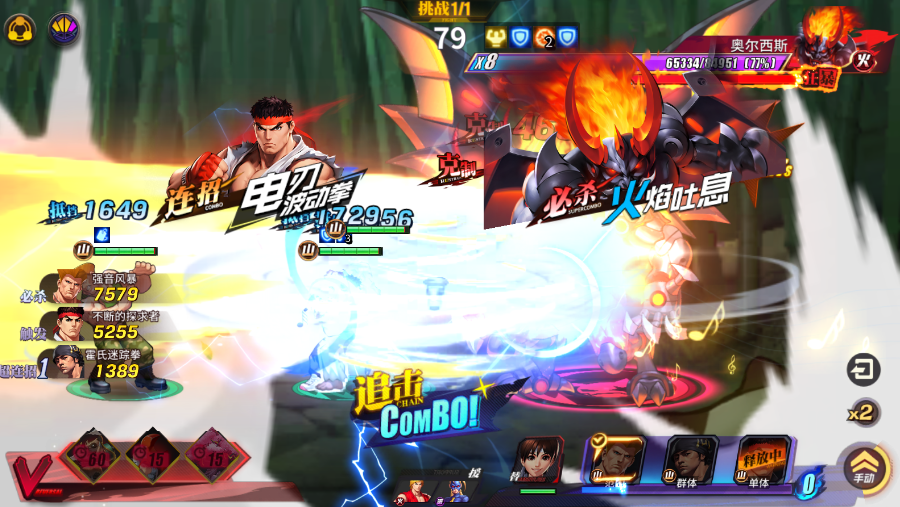This screenshot has width=900, height=507.
Task: Change the x2 battle speed
Action: tap(862, 411)
